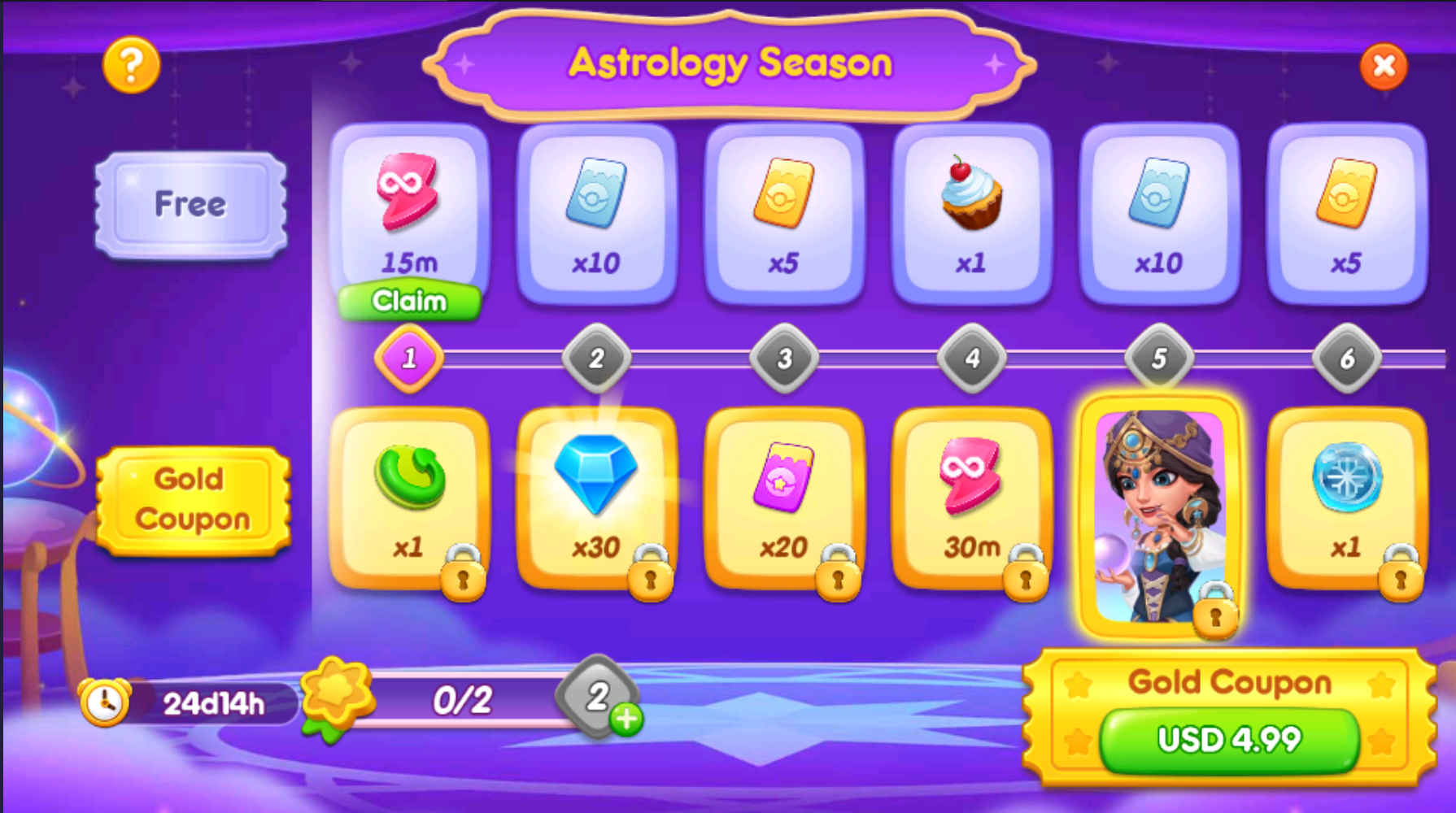Select the level 5 track marker
The image size is (1456, 813).
(1159, 359)
